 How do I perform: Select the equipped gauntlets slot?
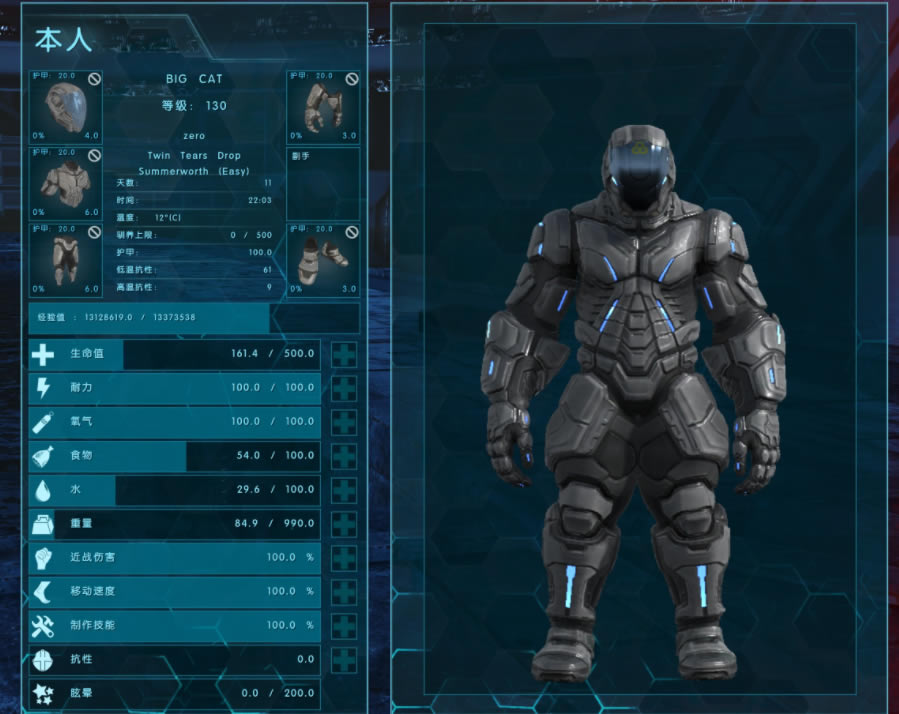[x=323, y=107]
